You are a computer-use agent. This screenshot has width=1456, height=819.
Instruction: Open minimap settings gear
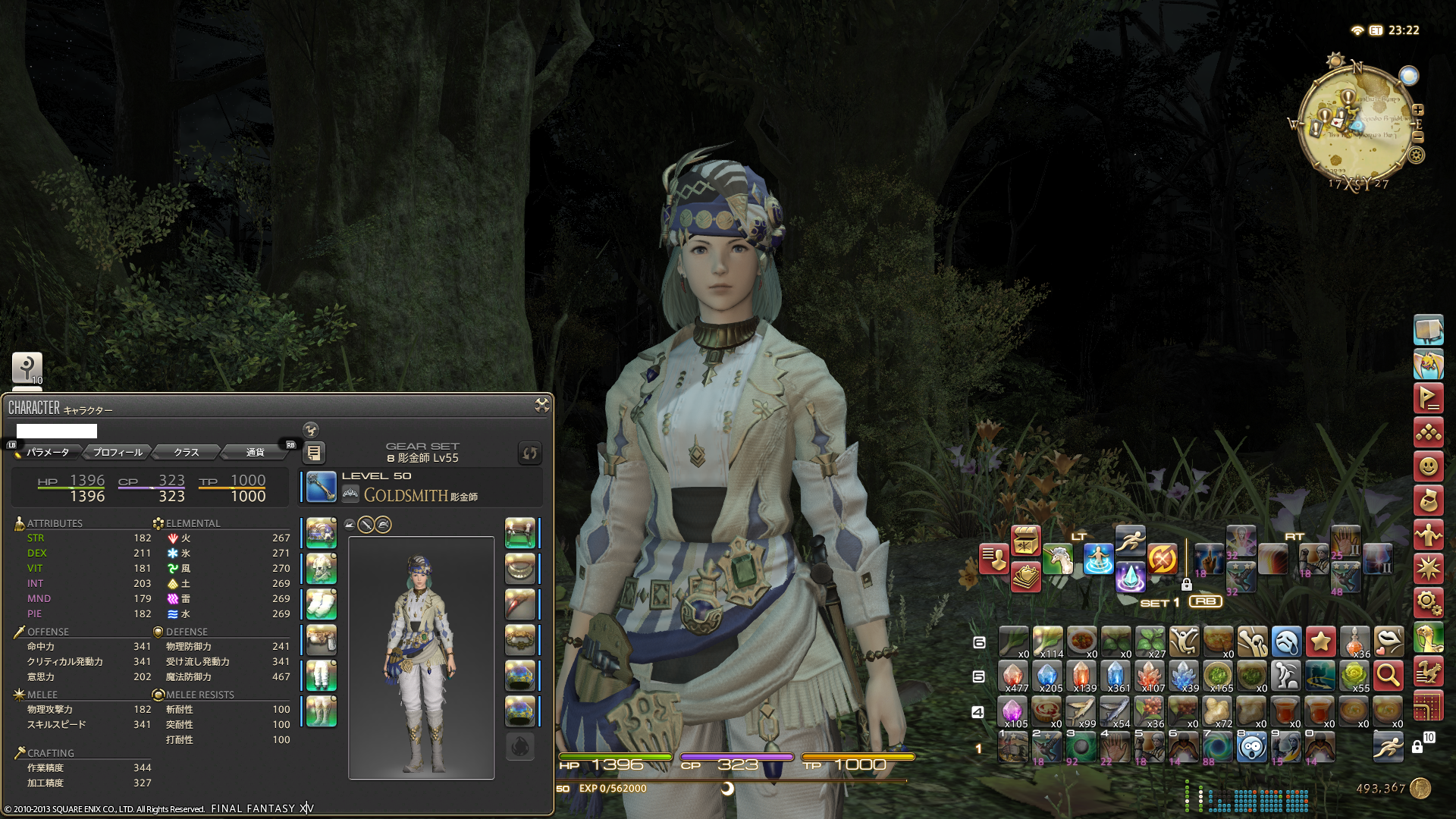(x=1416, y=155)
